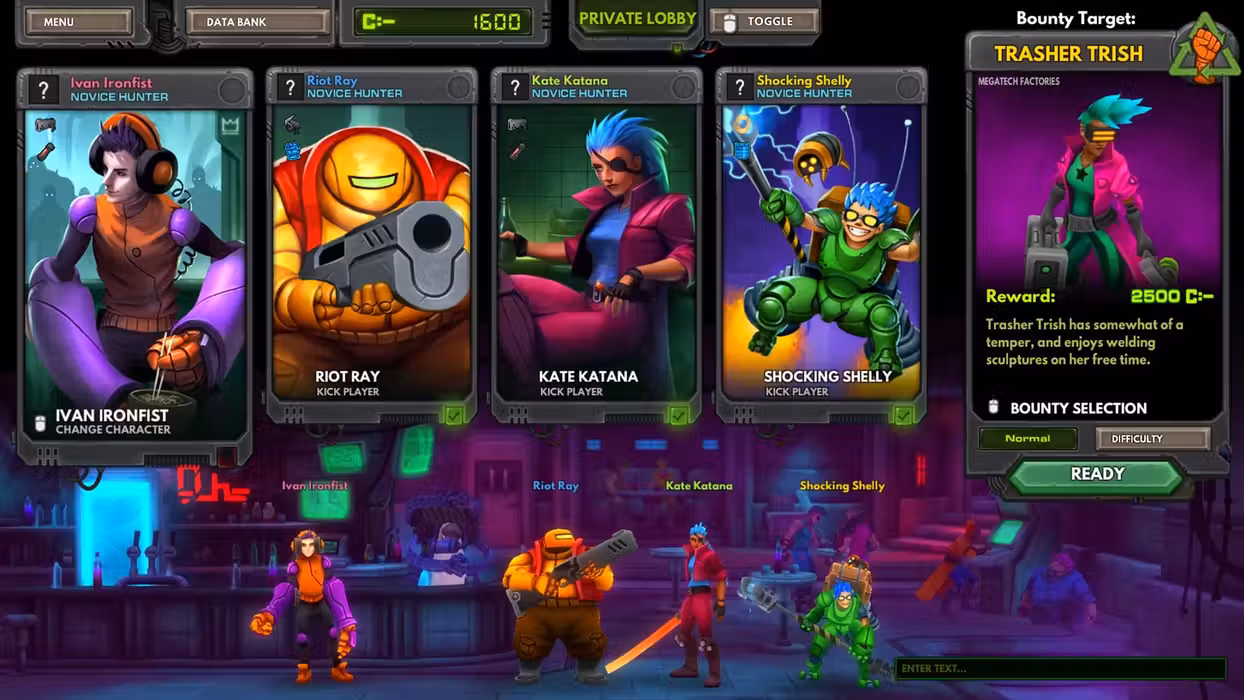1244x700 pixels.
Task: Select the Trasher Trish bounty portrait
Action: (x=1096, y=185)
